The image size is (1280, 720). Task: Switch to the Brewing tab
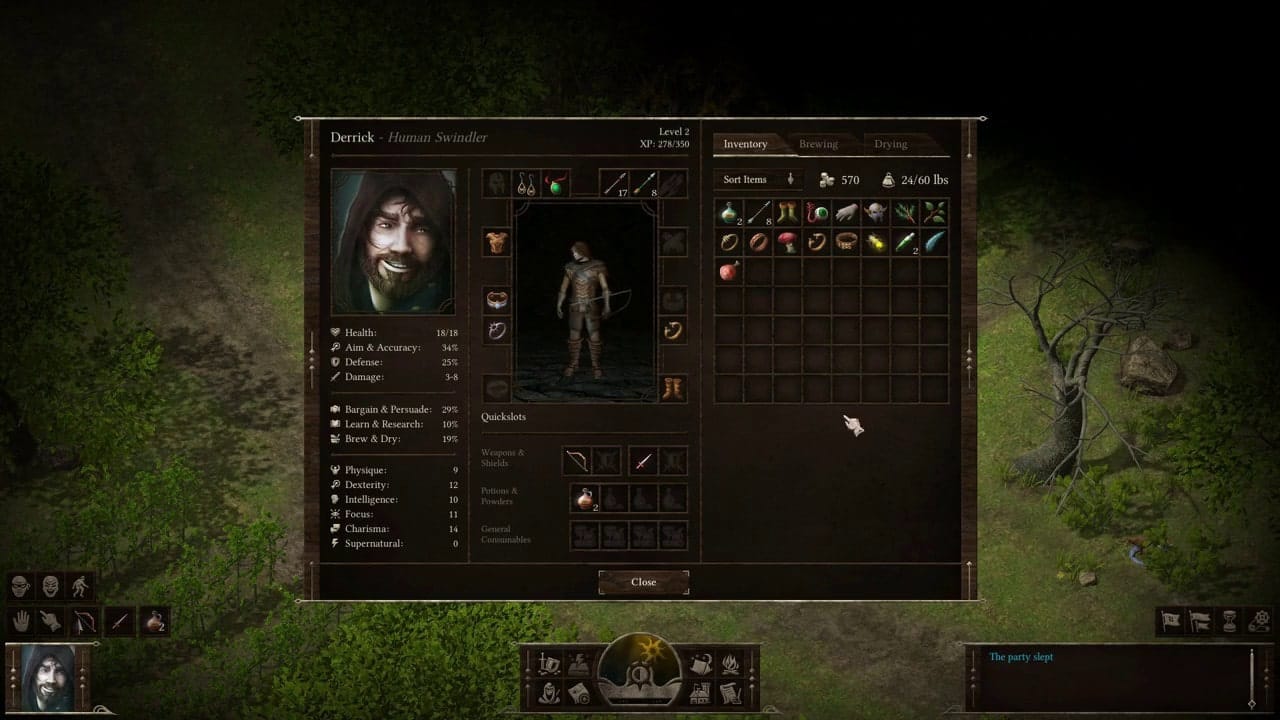point(818,144)
